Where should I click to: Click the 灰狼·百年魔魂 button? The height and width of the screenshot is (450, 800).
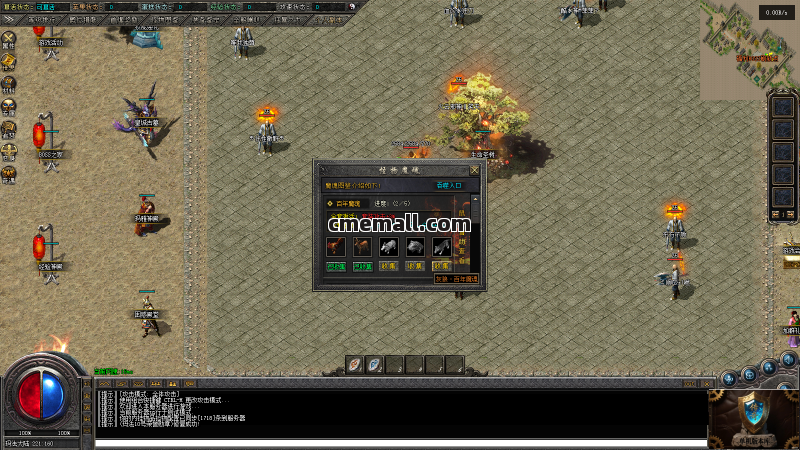[456, 279]
